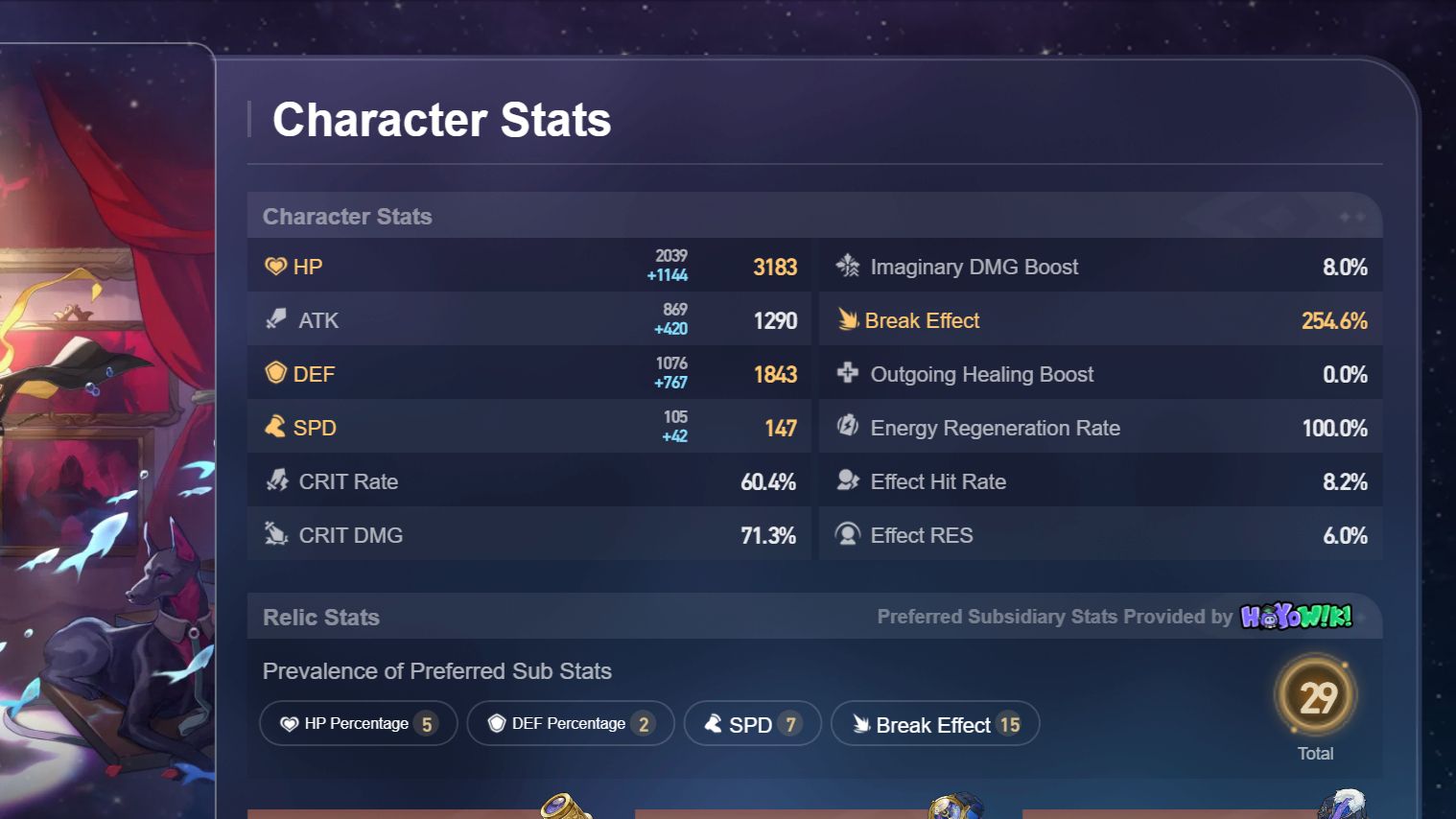1456x819 pixels.
Task: Select the Imaginary DMG Boost snowflake icon
Action: pyautogui.click(x=847, y=266)
